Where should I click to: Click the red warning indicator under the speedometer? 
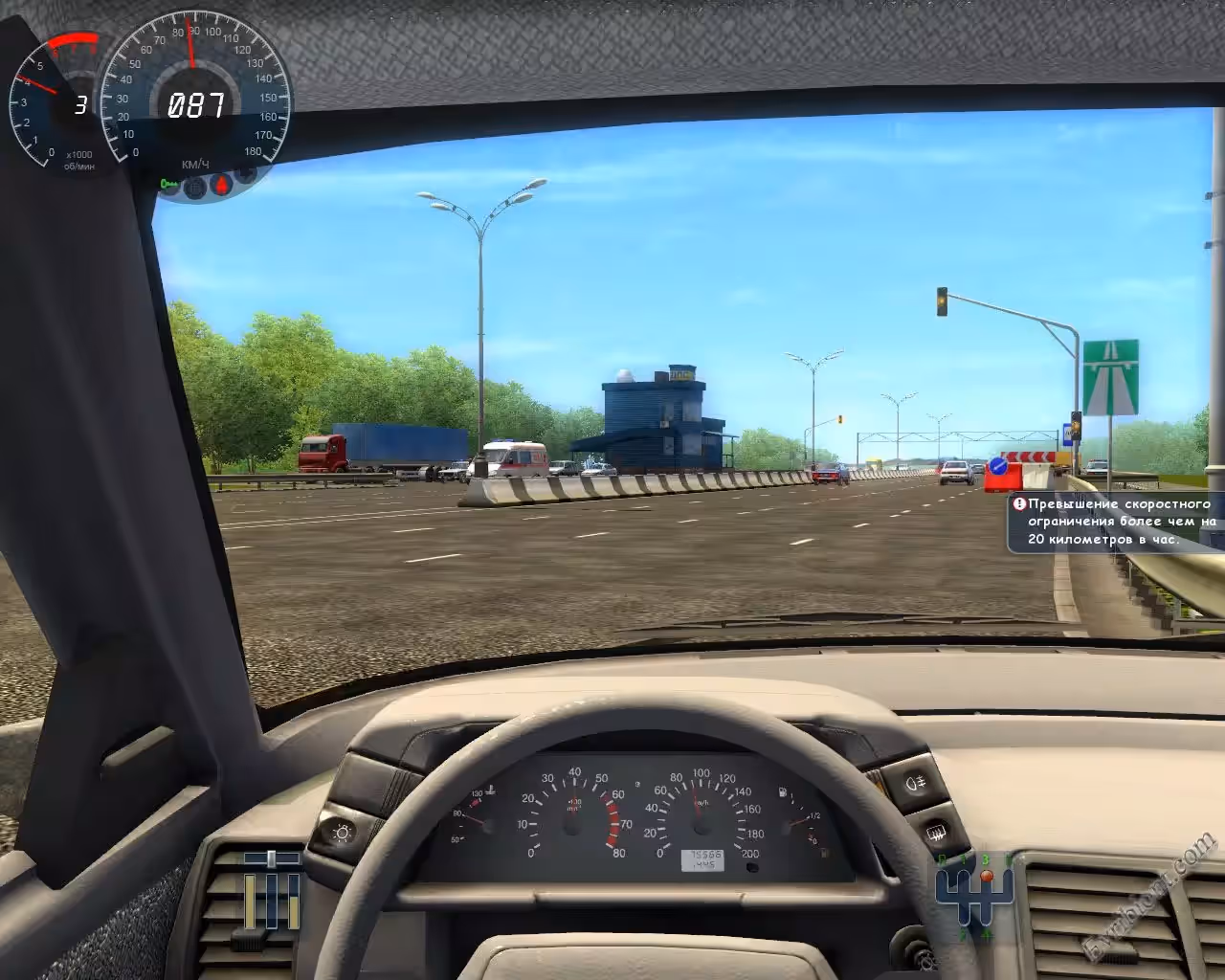[x=222, y=185]
